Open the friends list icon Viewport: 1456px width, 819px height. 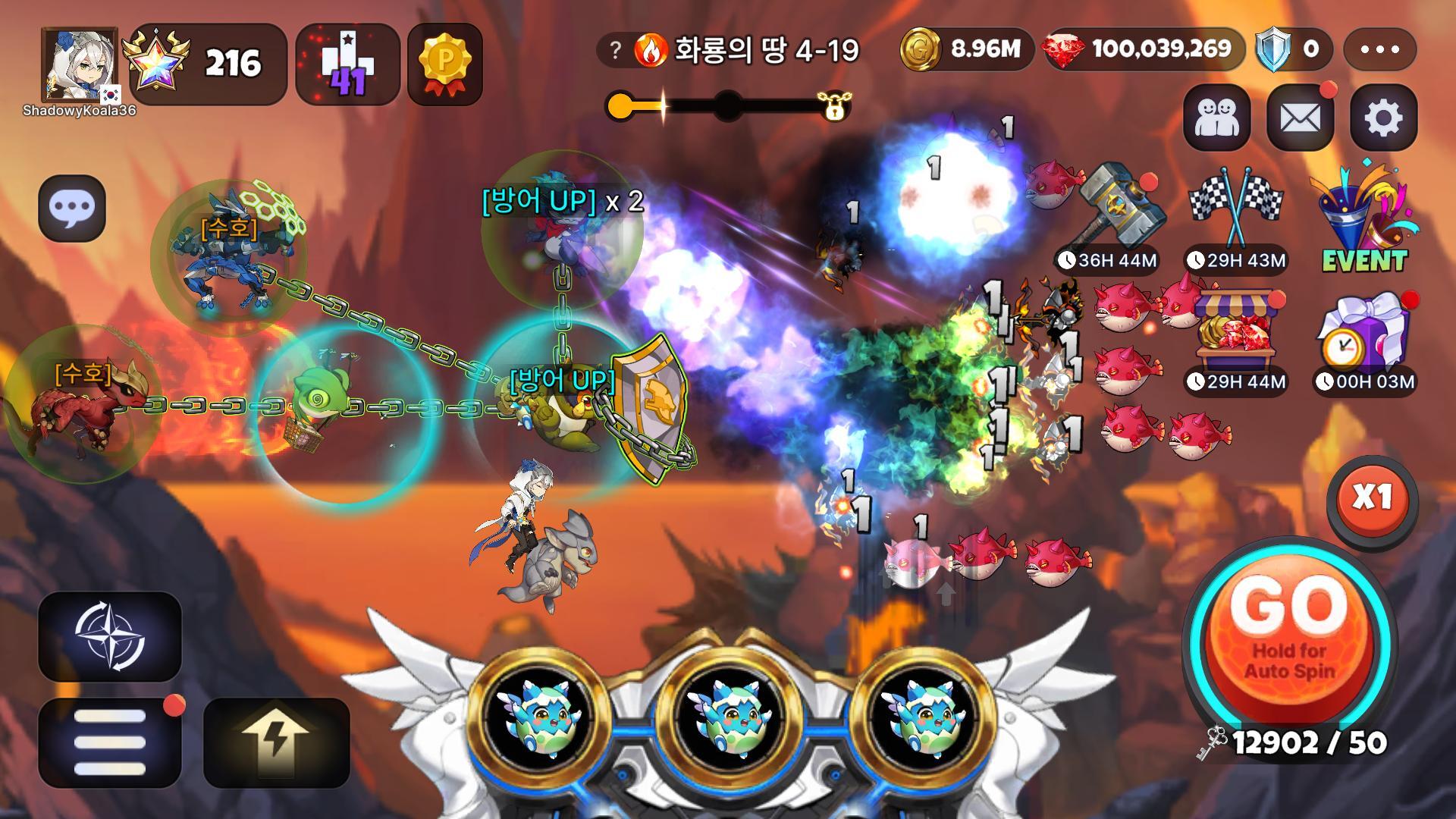click(1216, 118)
